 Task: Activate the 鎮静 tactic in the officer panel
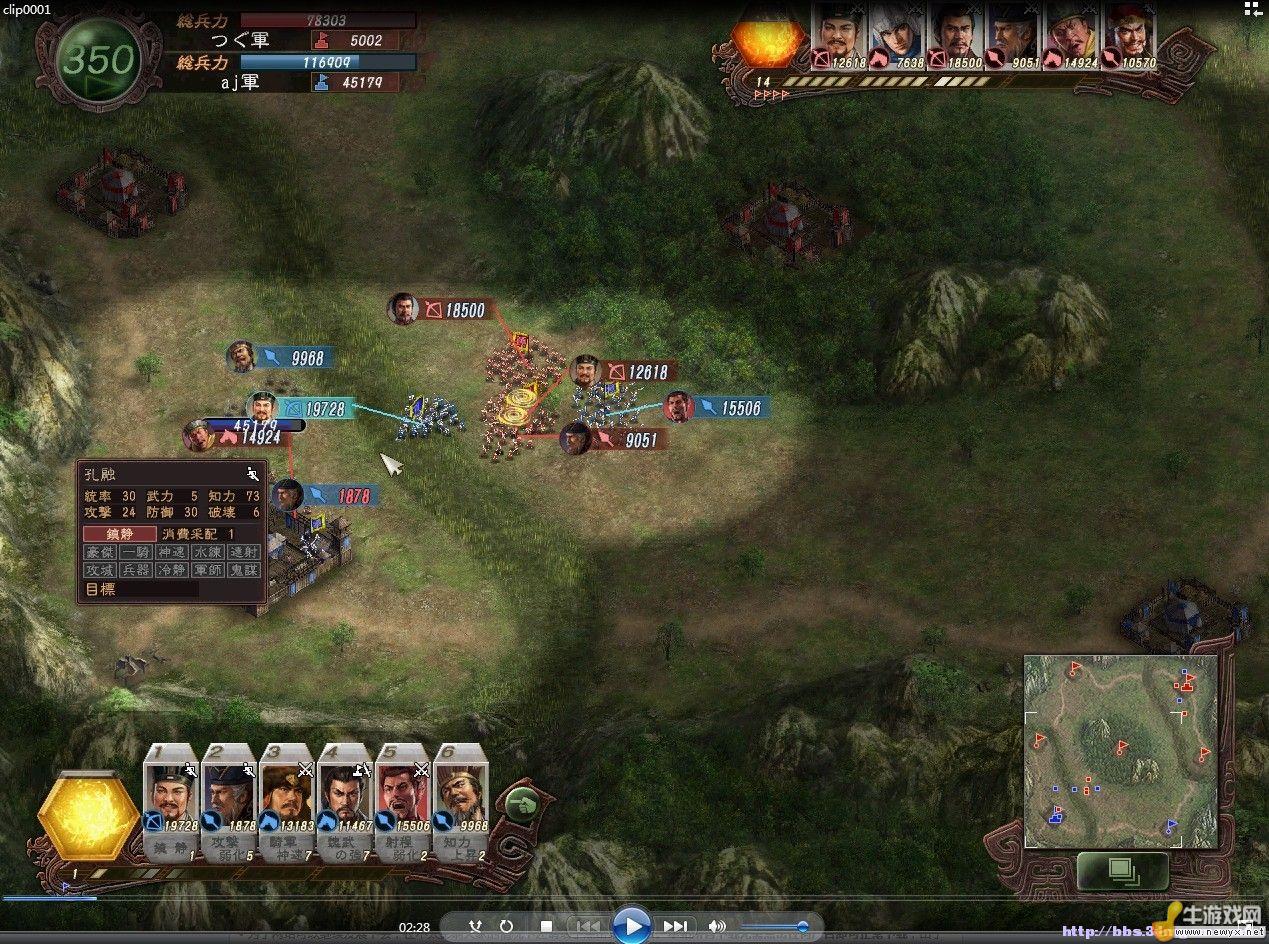pyautogui.click(x=120, y=534)
